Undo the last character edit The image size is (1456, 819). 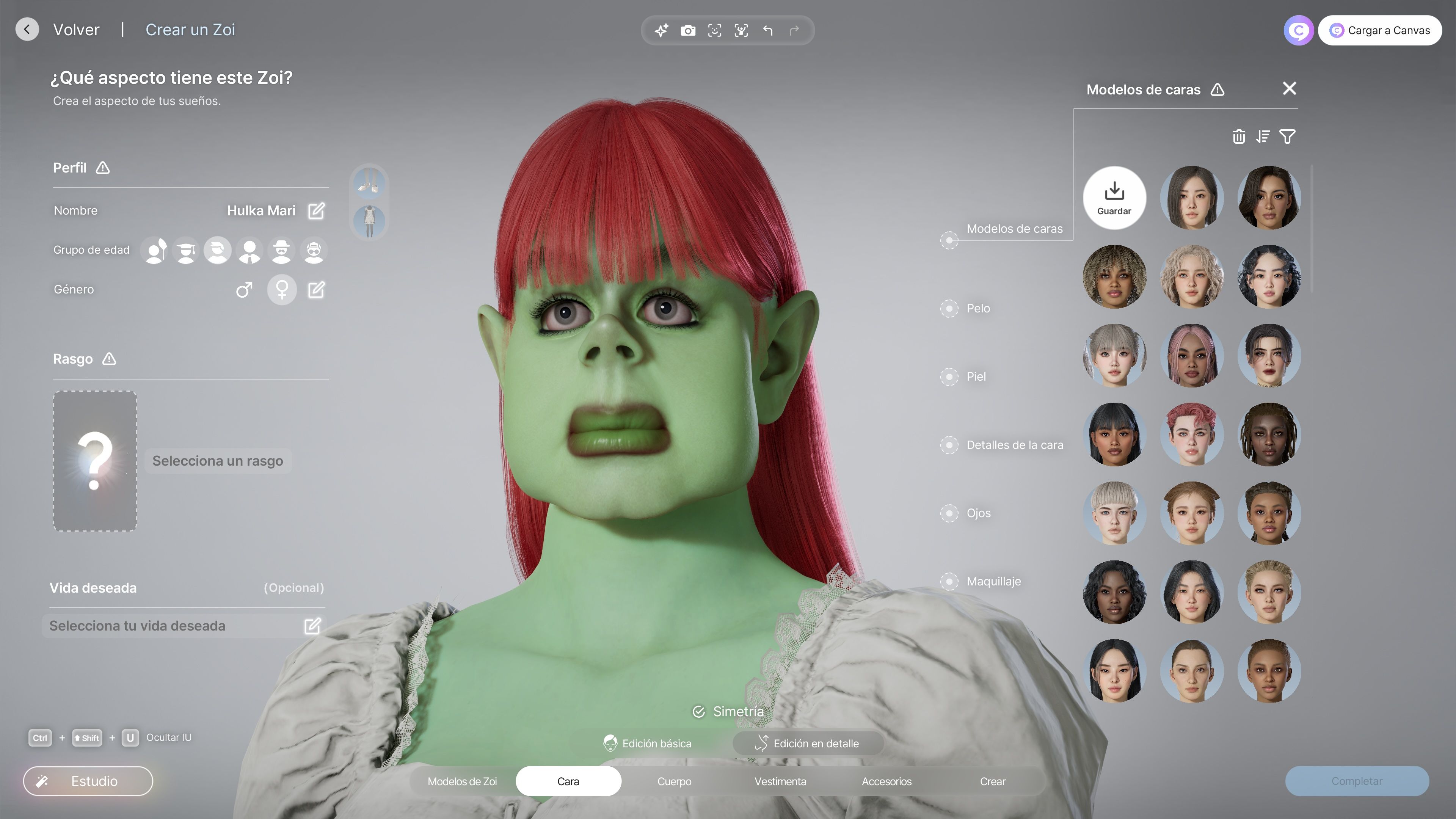[767, 30]
